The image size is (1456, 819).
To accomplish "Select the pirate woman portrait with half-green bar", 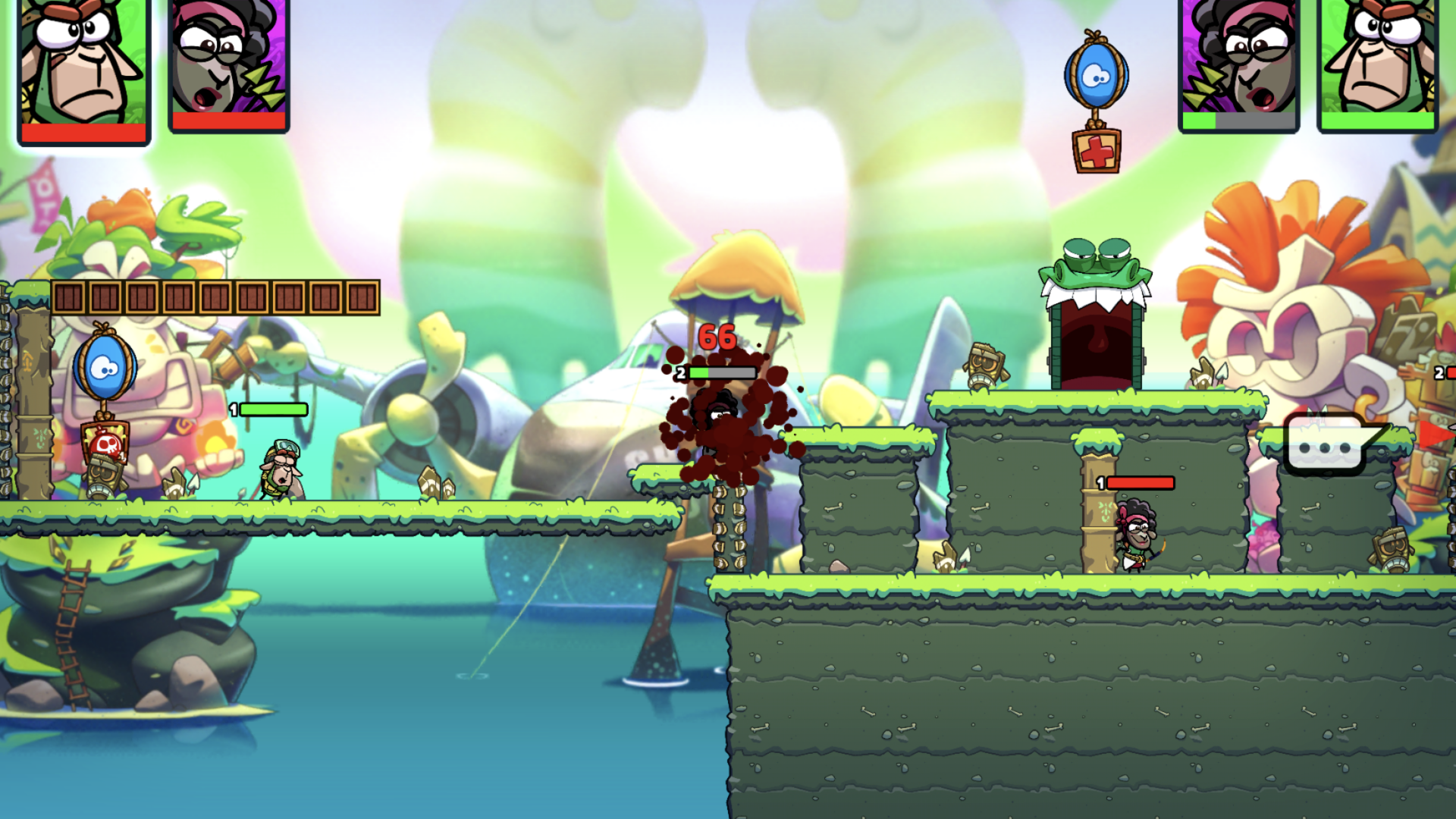I will click(1238, 64).
